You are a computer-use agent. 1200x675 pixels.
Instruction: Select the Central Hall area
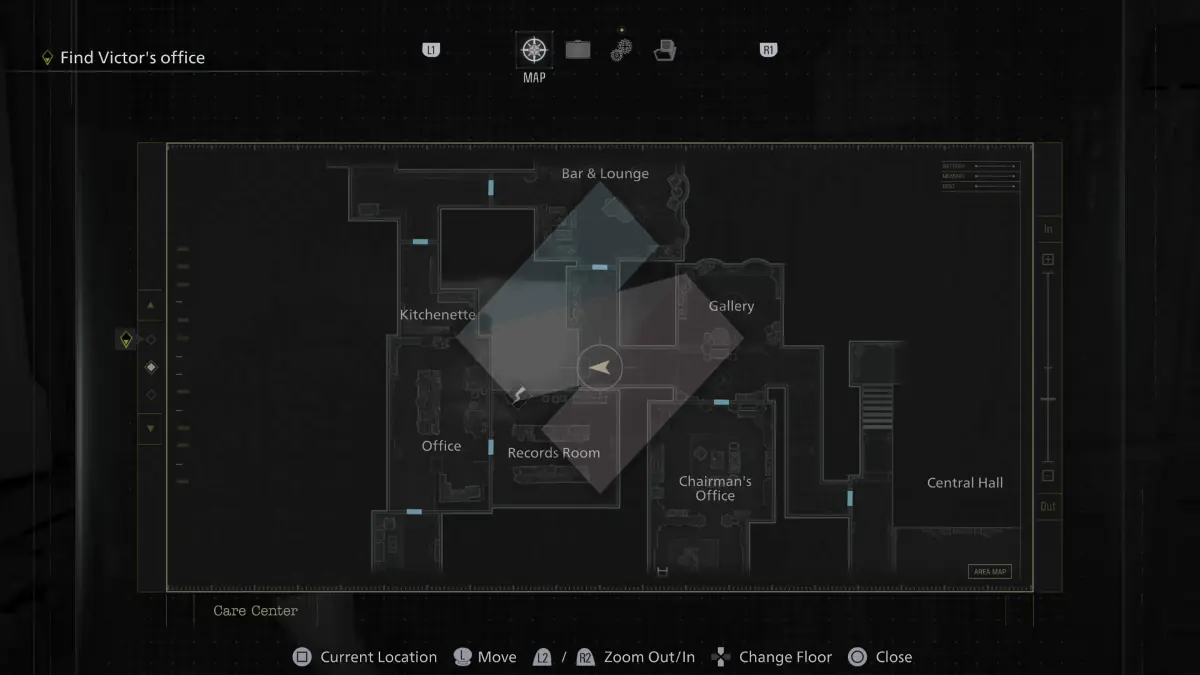click(x=965, y=483)
